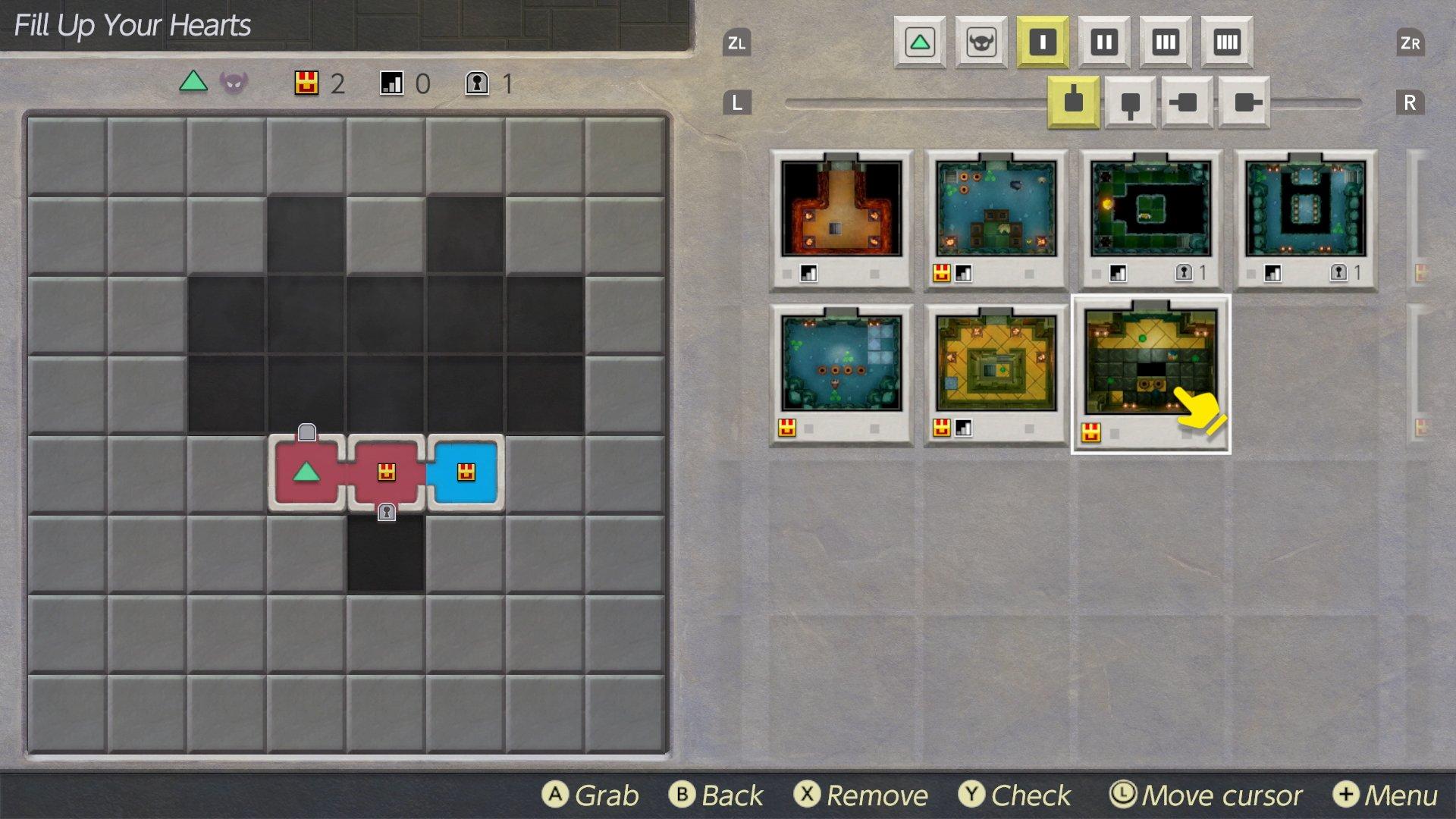The image size is (1456, 819).
Task: Select the entrance chamber filter icon
Action: coord(920,43)
